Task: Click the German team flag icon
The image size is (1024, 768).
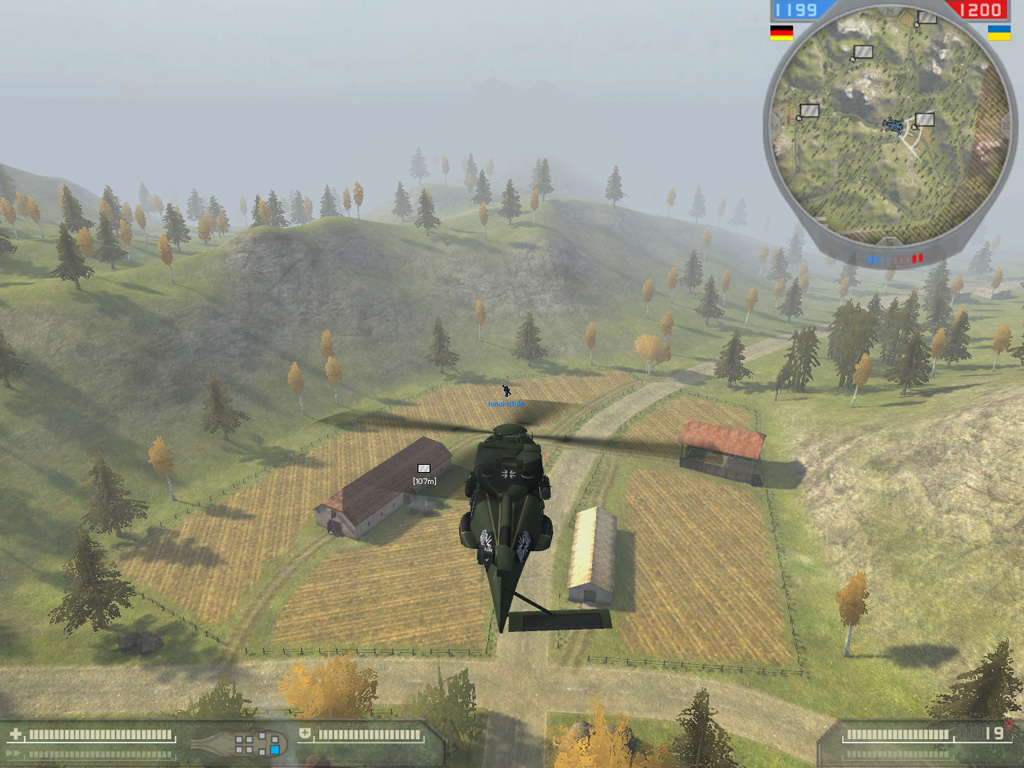Action: click(781, 32)
